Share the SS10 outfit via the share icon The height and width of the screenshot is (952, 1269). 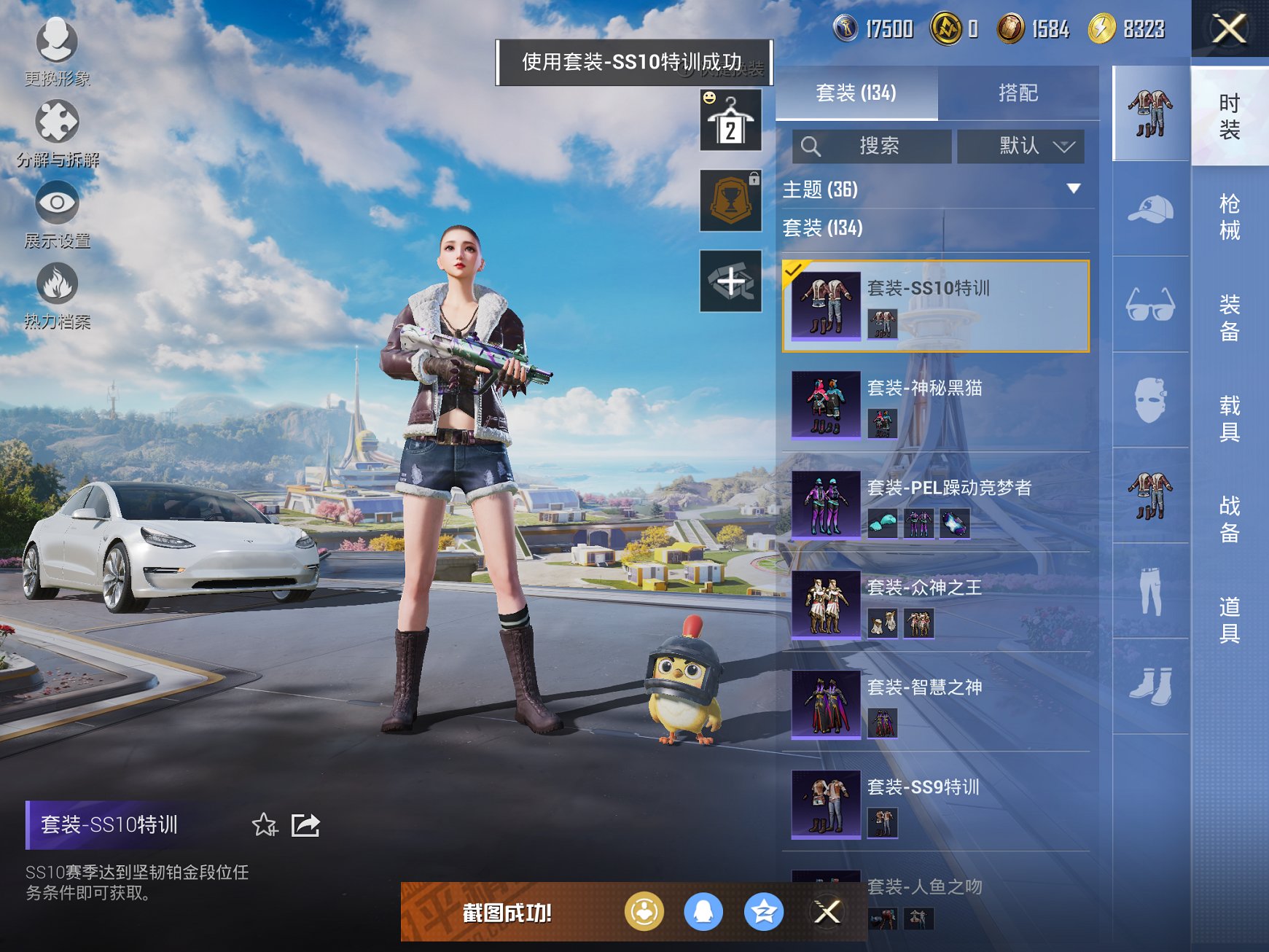click(x=307, y=824)
